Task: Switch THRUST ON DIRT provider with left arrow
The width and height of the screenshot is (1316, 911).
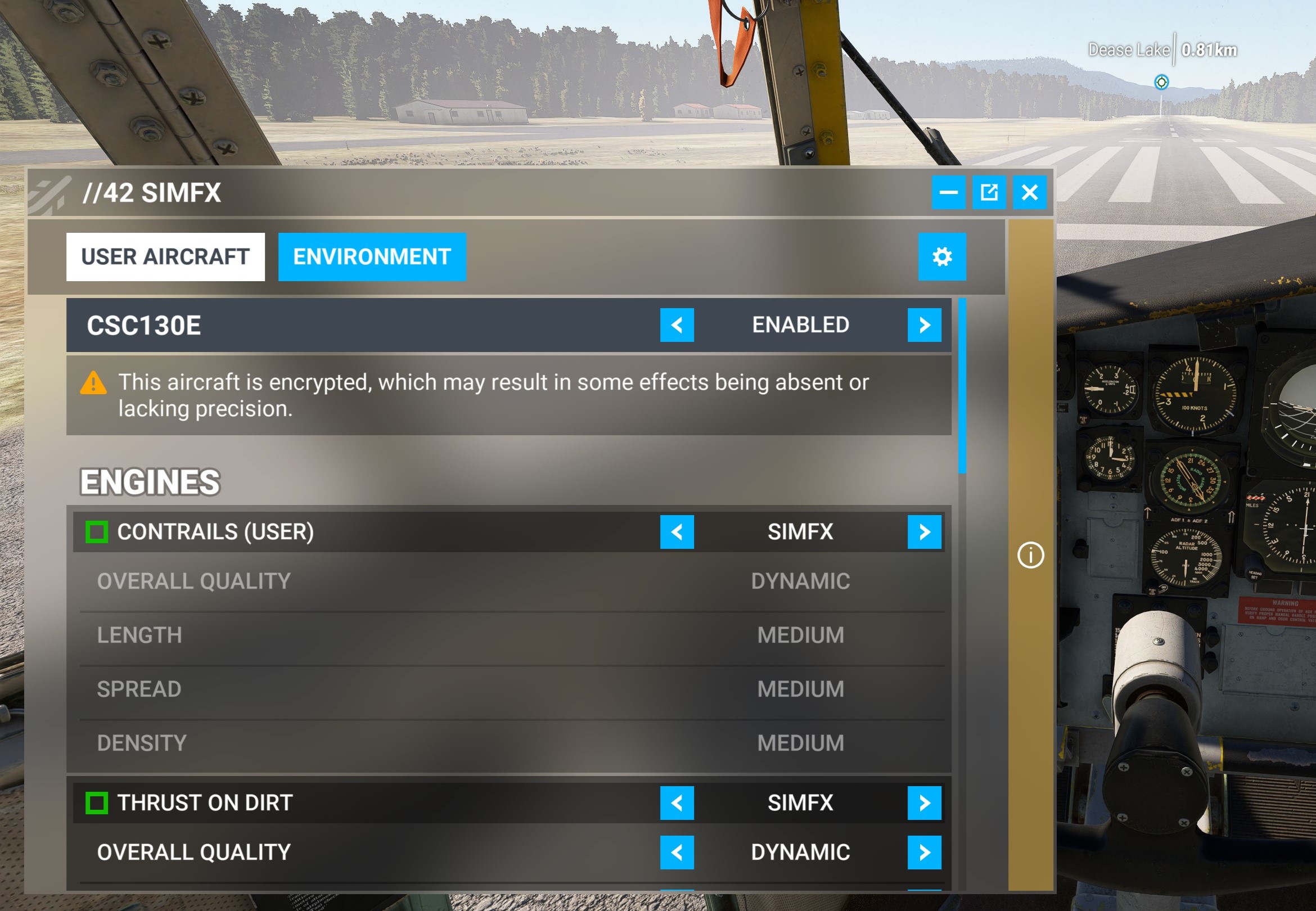Action: [x=678, y=803]
